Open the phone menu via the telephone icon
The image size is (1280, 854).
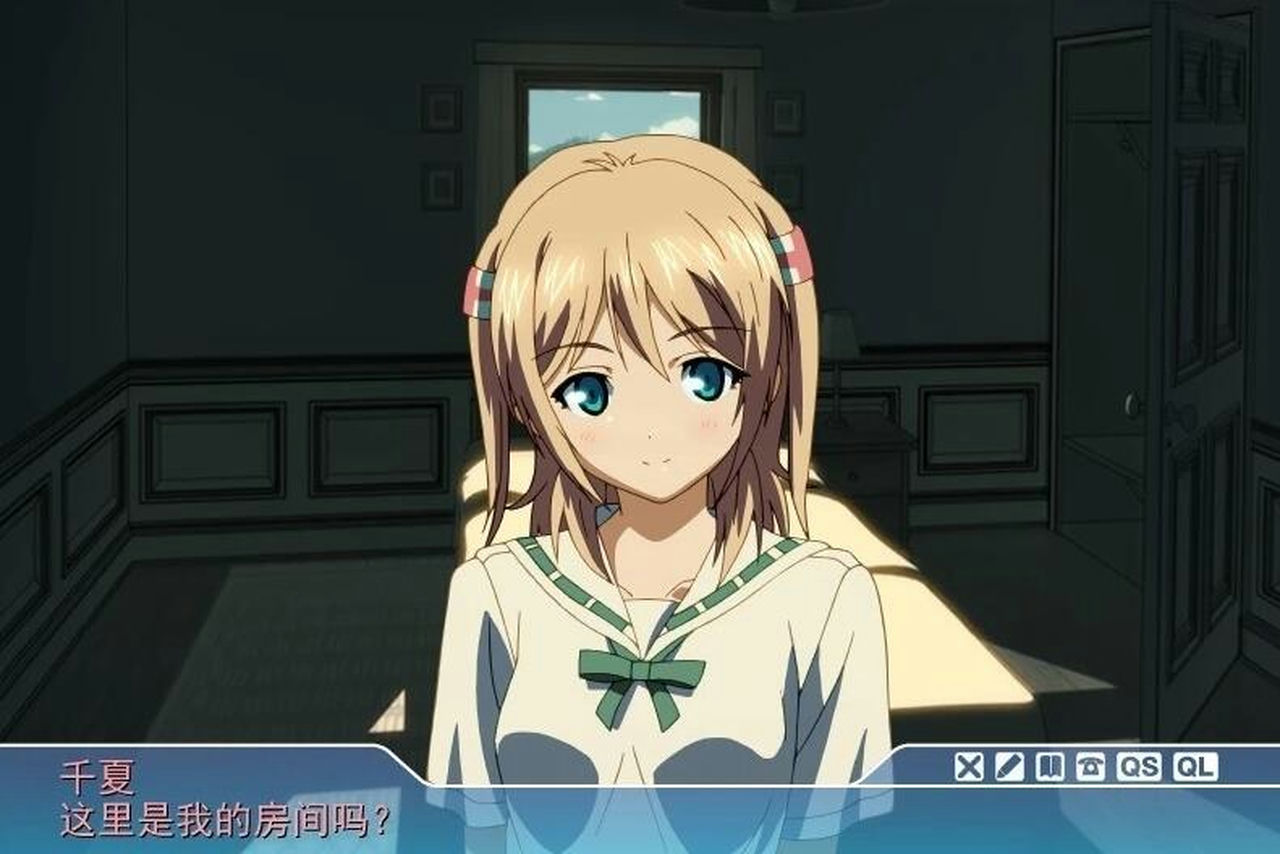coord(1090,766)
